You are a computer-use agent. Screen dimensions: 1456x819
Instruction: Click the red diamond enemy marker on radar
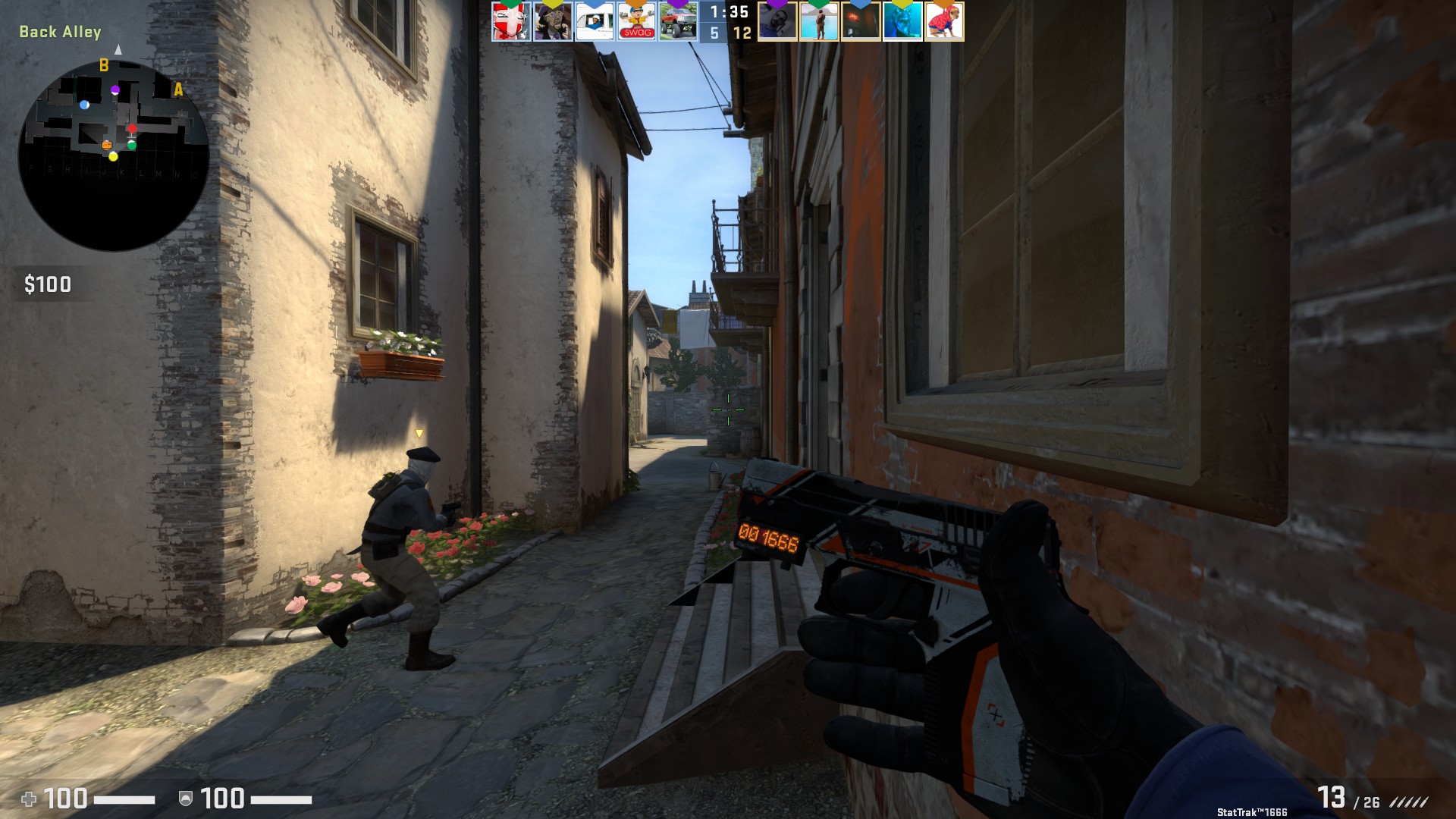coord(132,129)
